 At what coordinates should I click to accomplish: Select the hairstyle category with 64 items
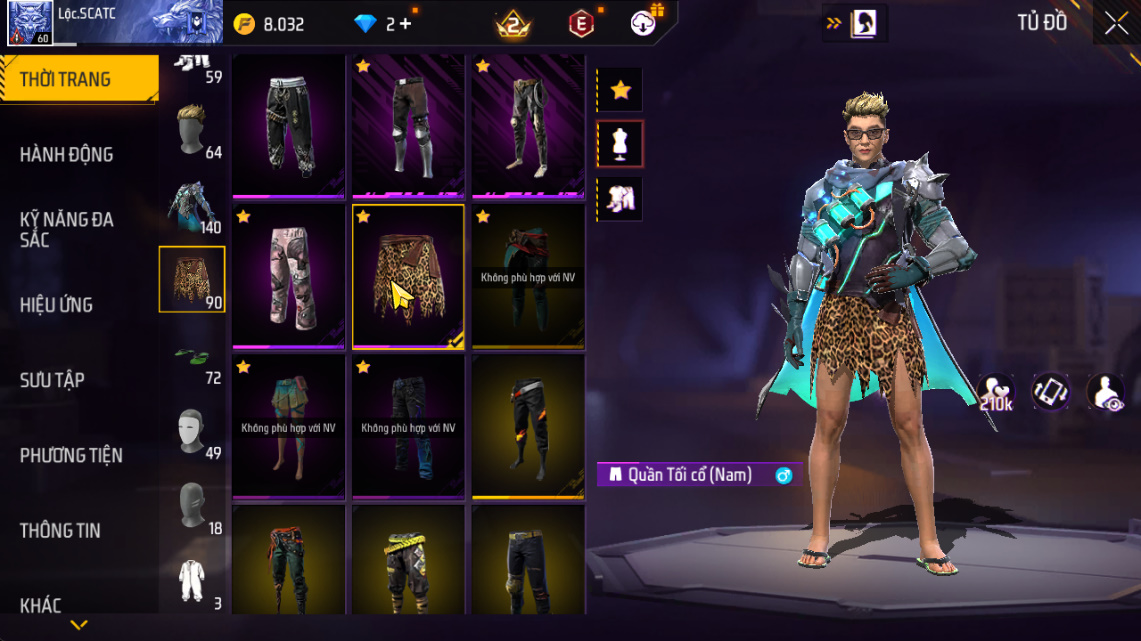tap(193, 131)
